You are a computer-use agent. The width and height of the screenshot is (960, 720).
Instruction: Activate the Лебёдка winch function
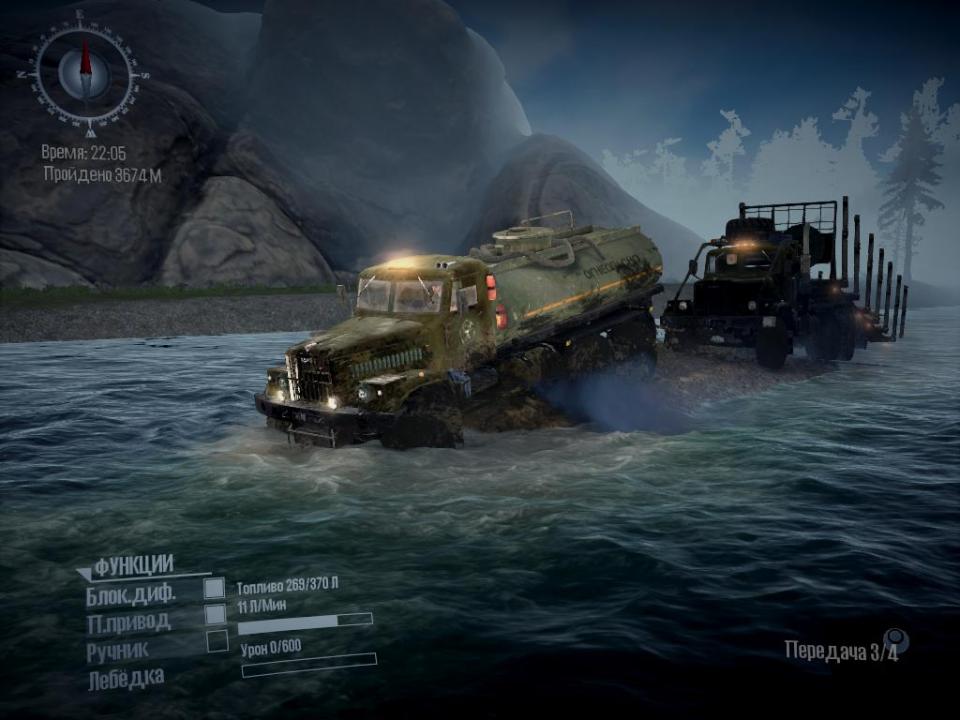coord(126,678)
